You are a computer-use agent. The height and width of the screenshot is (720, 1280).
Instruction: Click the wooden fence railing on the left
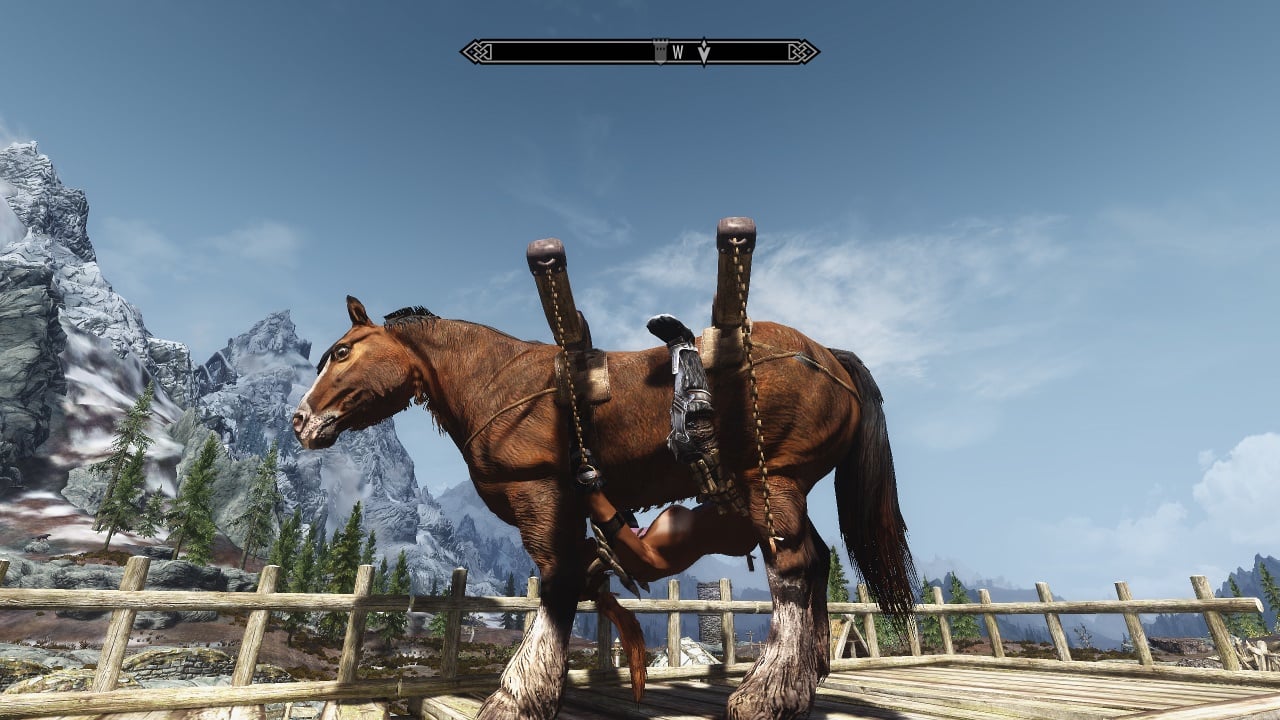click(x=200, y=600)
